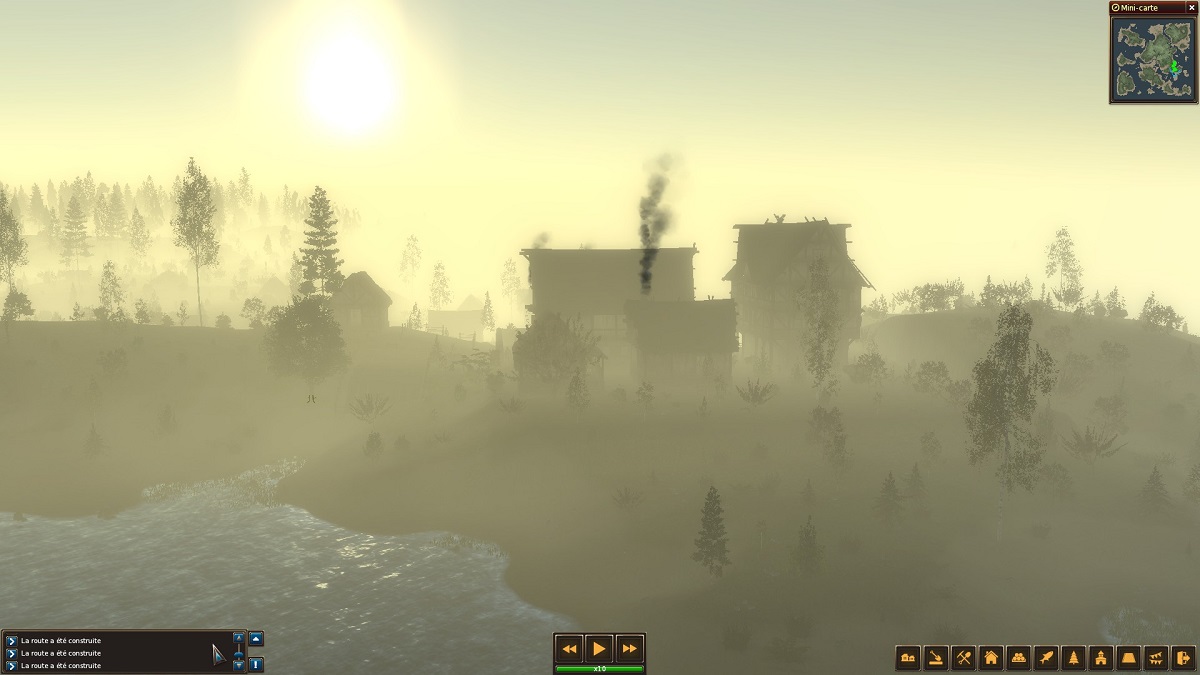Click the play button in speed controls
Viewport: 1200px width, 675px height.
click(599, 648)
